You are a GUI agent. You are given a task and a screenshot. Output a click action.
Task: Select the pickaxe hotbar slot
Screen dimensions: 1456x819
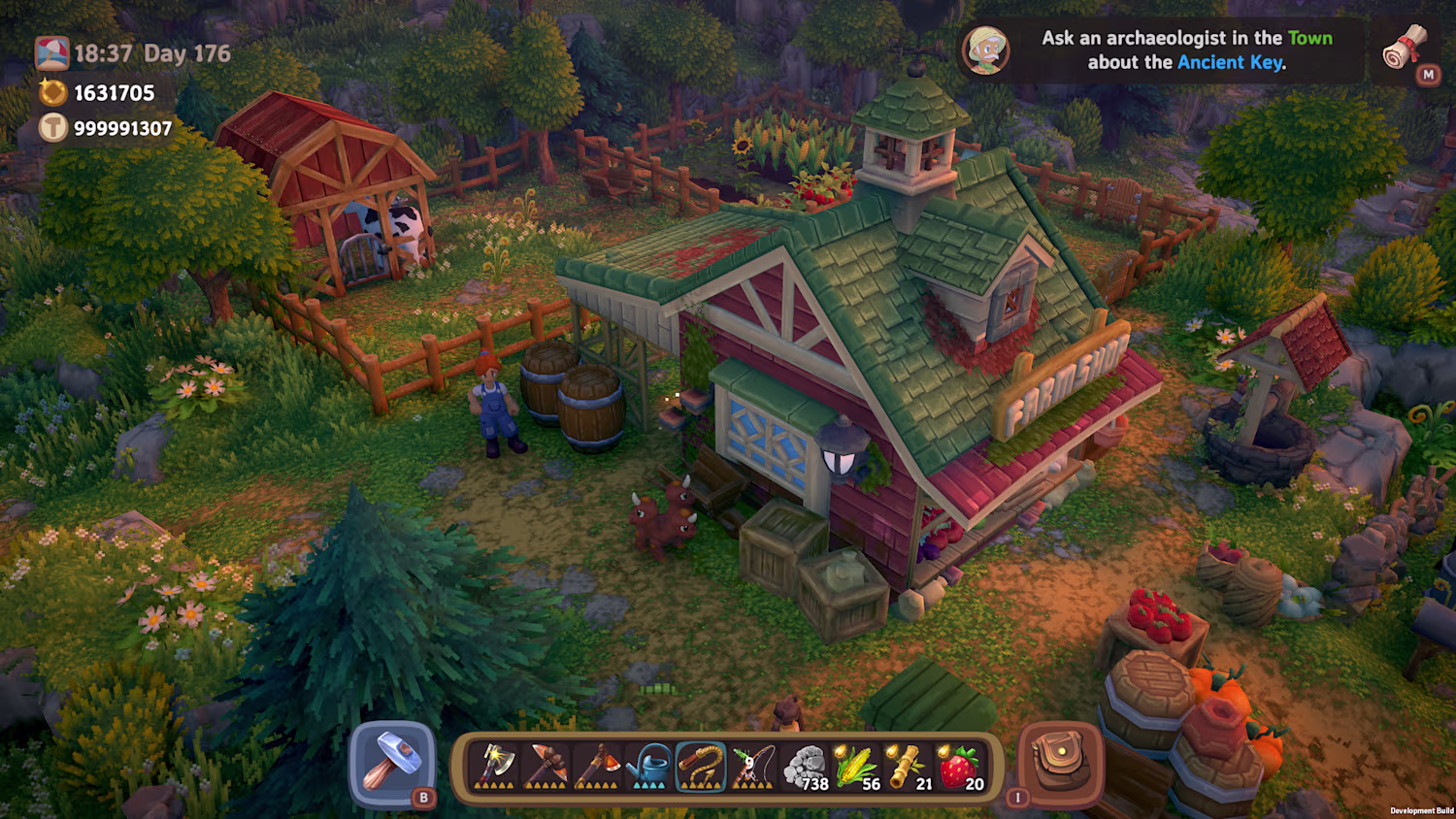pyautogui.click(x=546, y=767)
